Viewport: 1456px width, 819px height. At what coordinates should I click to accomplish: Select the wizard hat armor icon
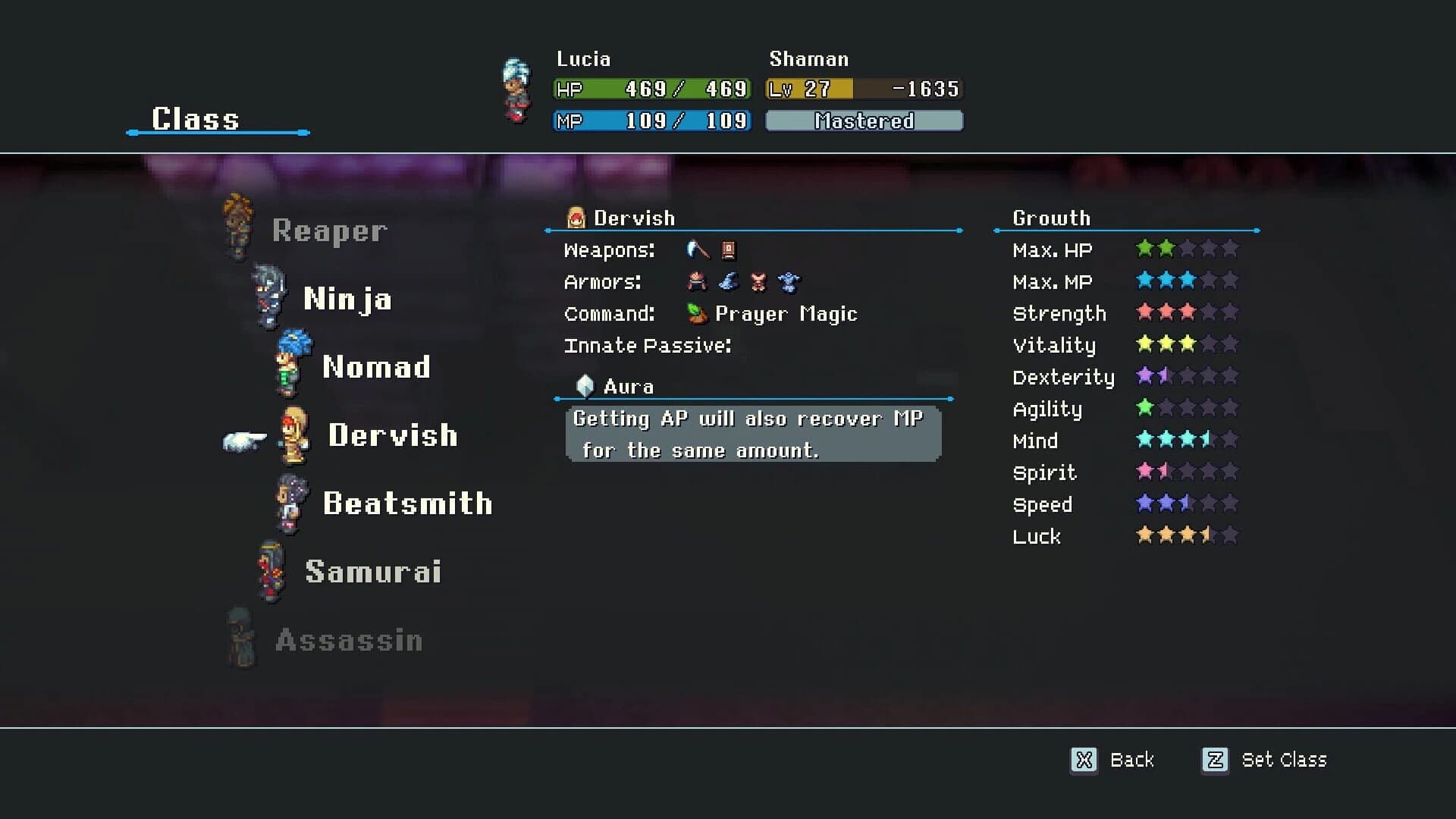(x=727, y=281)
